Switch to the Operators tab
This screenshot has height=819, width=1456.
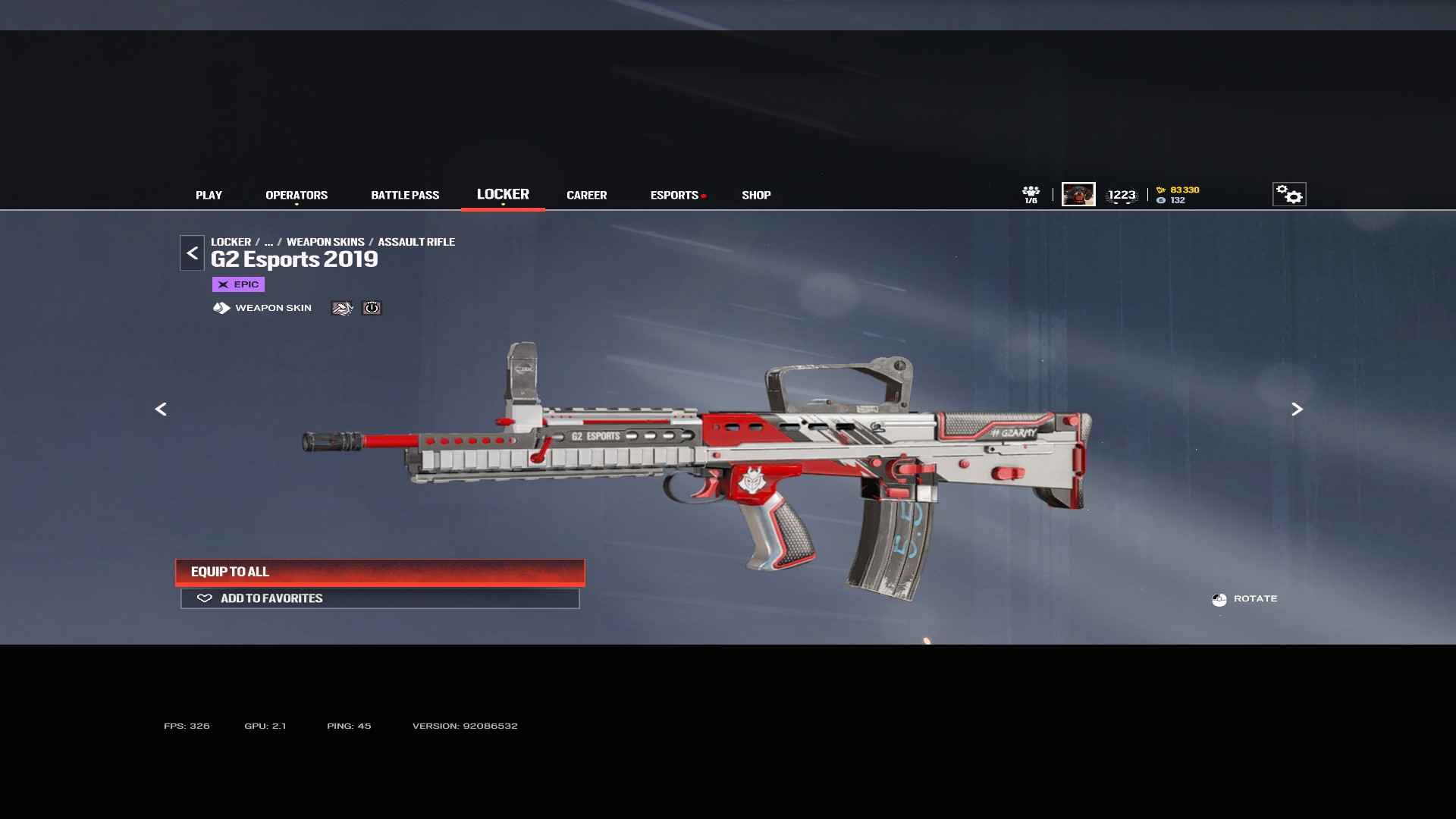click(x=297, y=195)
